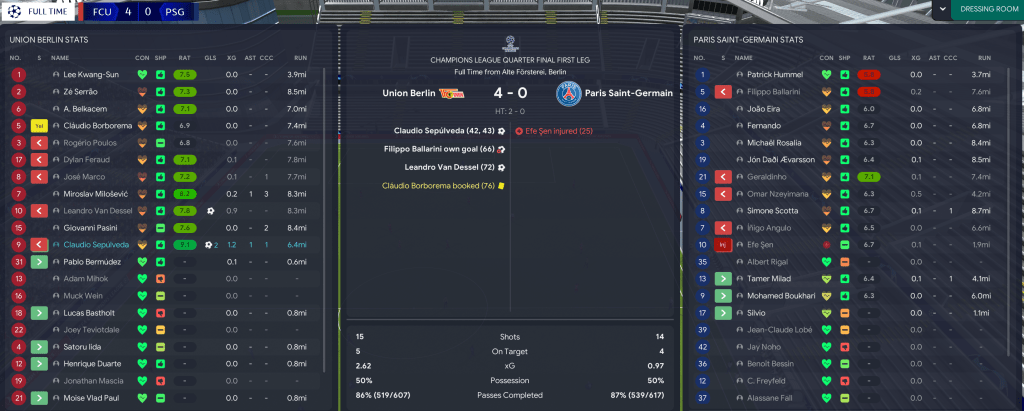Open Tamer Milad's player entry
This screenshot has height=411, width=1024.
(771, 278)
